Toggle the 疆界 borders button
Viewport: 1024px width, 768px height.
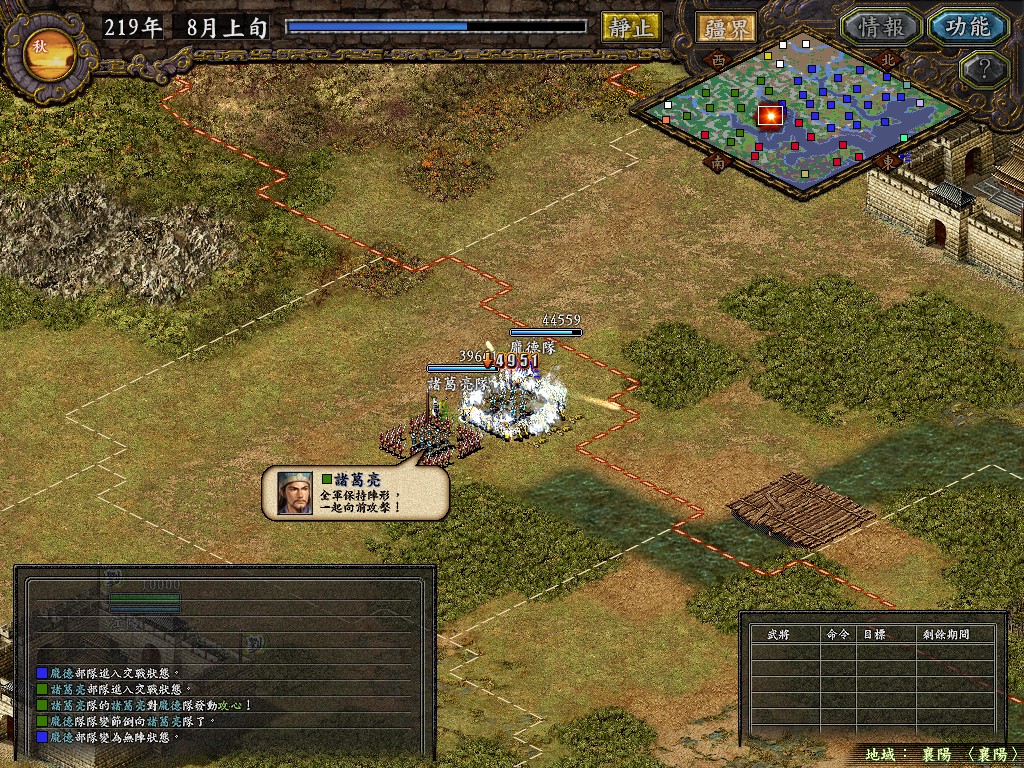click(726, 27)
